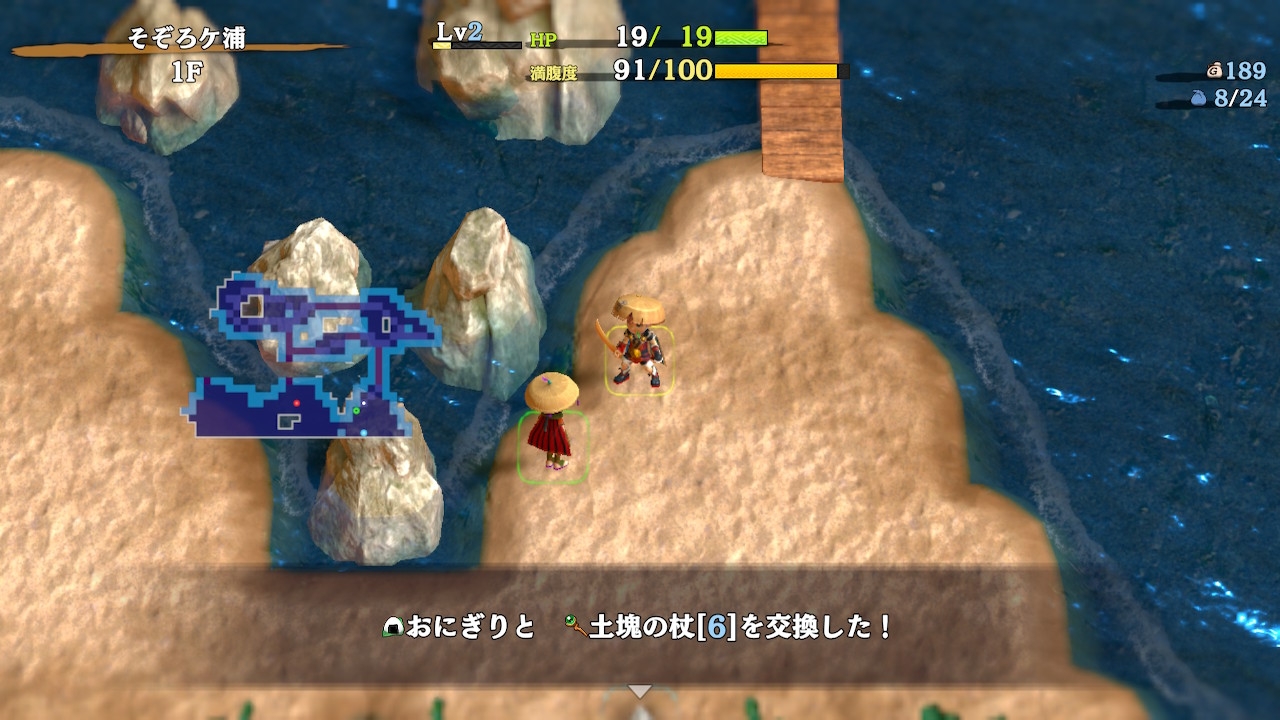Advance the message with the down arrow

click(x=639, y=691)
